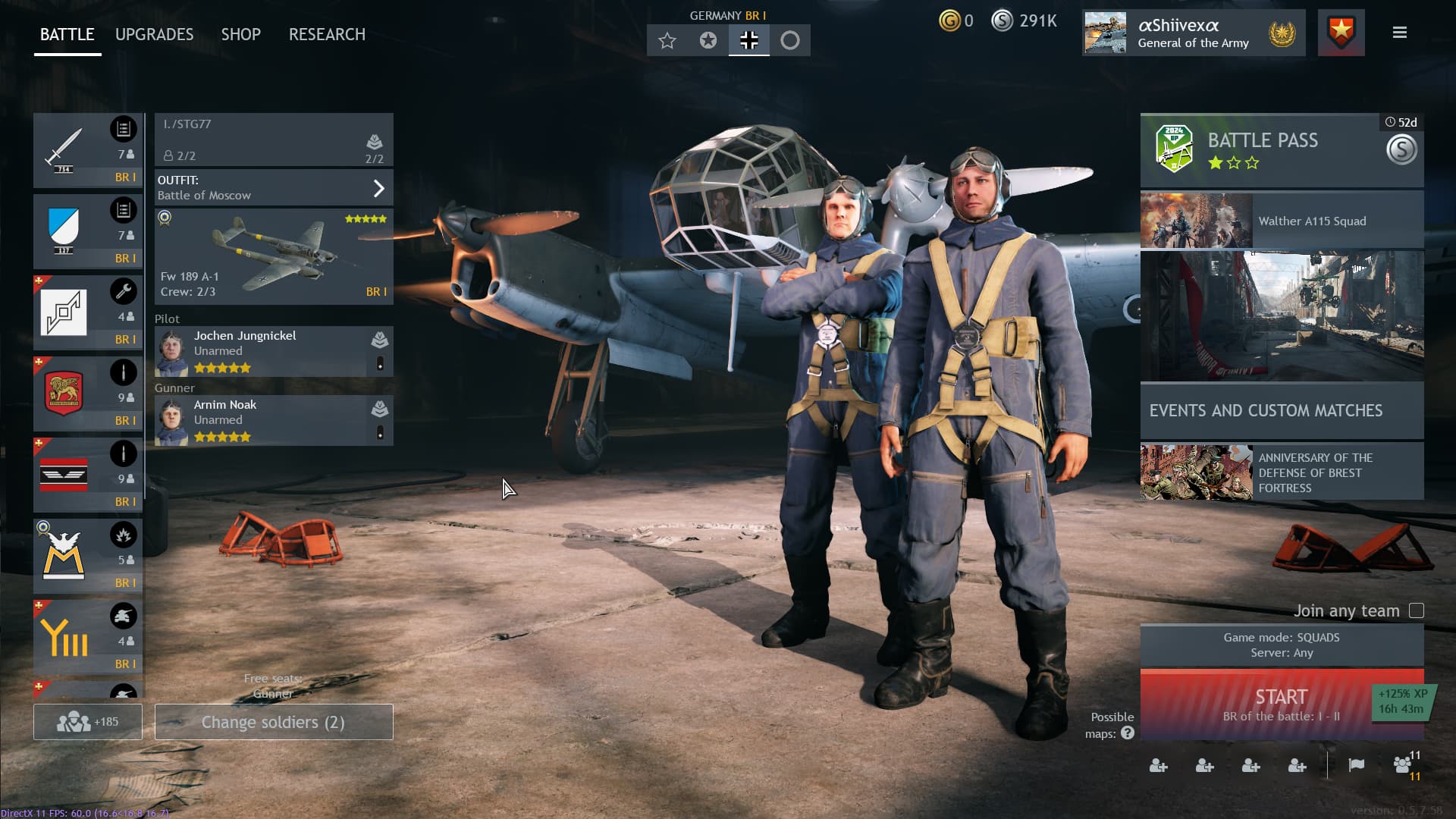Go to the Research tab
This screenshot has height=819, width=1456.
327,35
